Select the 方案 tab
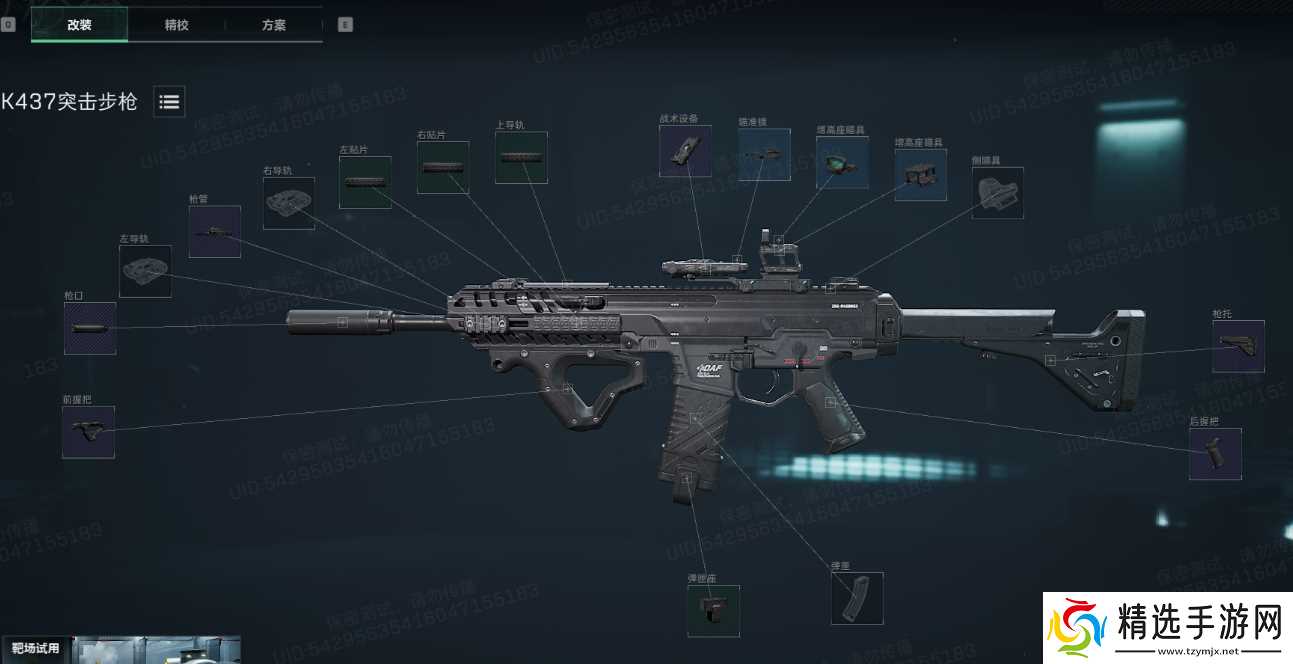 [273, 25]
